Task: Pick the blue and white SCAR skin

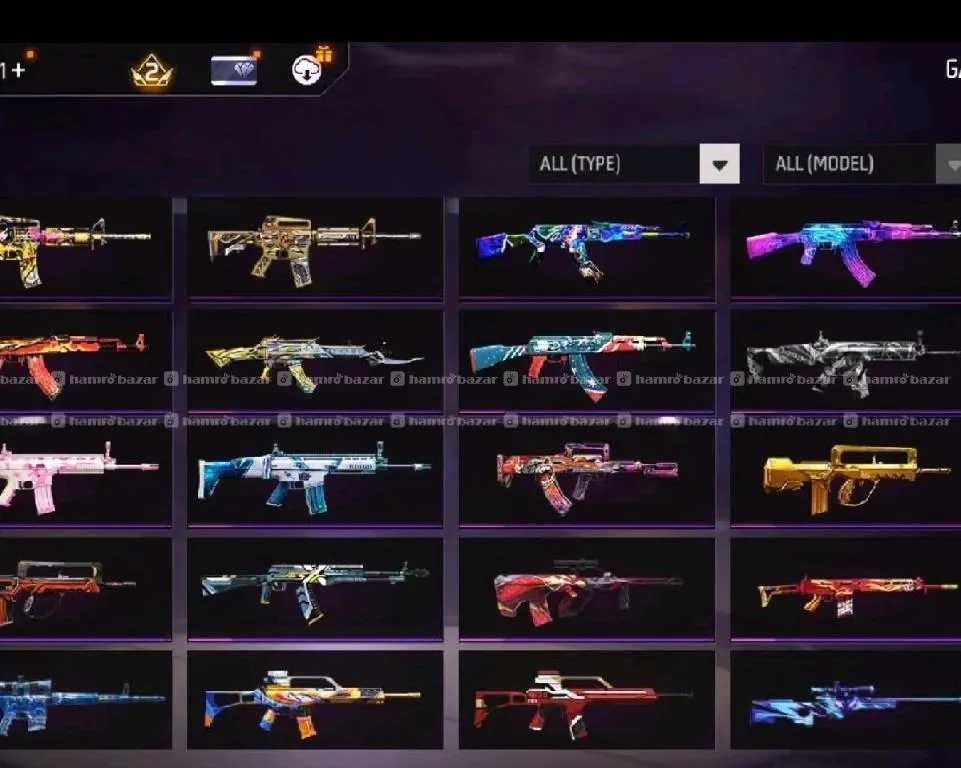Action: tap(315, 473)
